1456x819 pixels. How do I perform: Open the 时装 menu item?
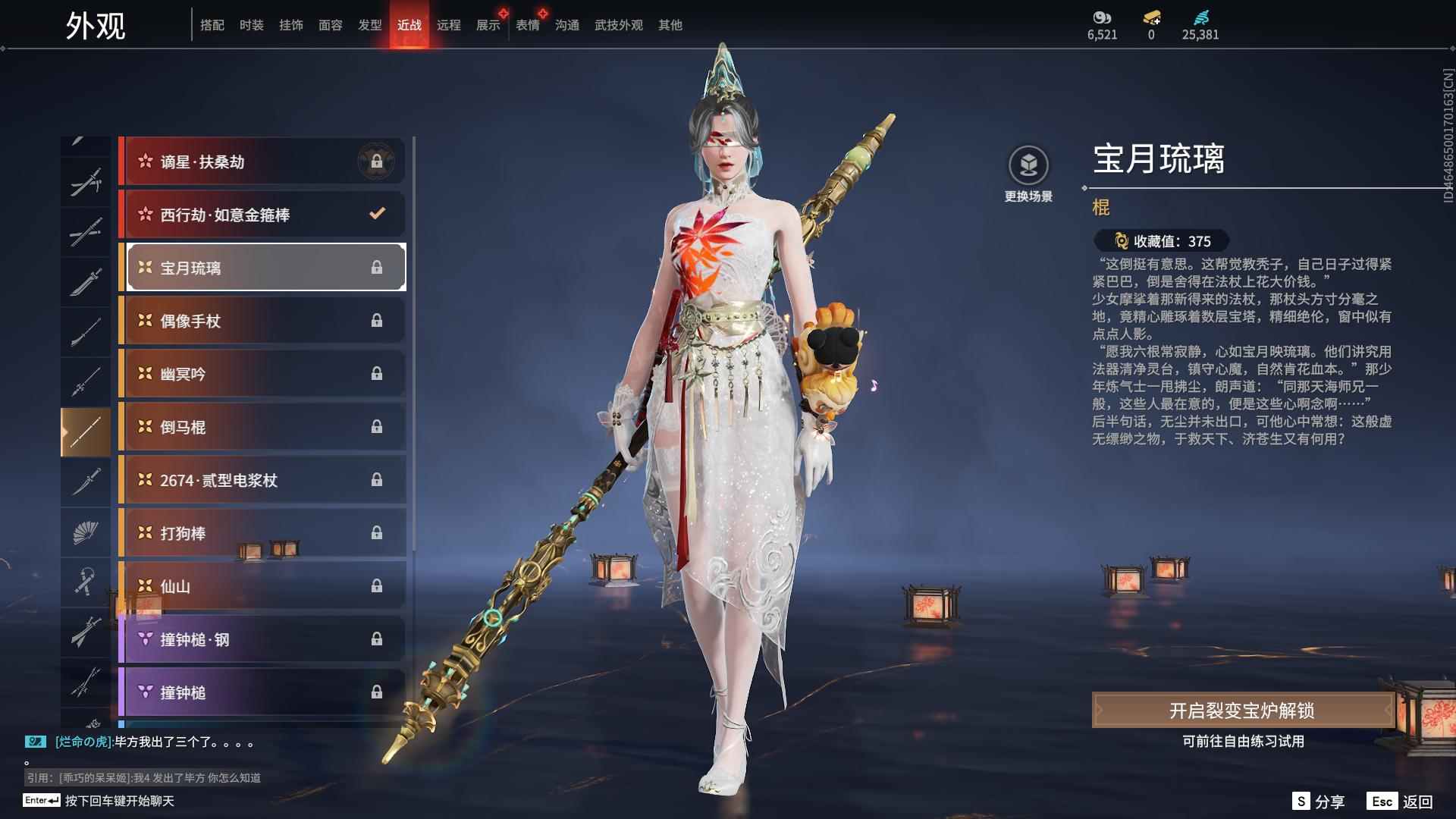pos(252,24)
